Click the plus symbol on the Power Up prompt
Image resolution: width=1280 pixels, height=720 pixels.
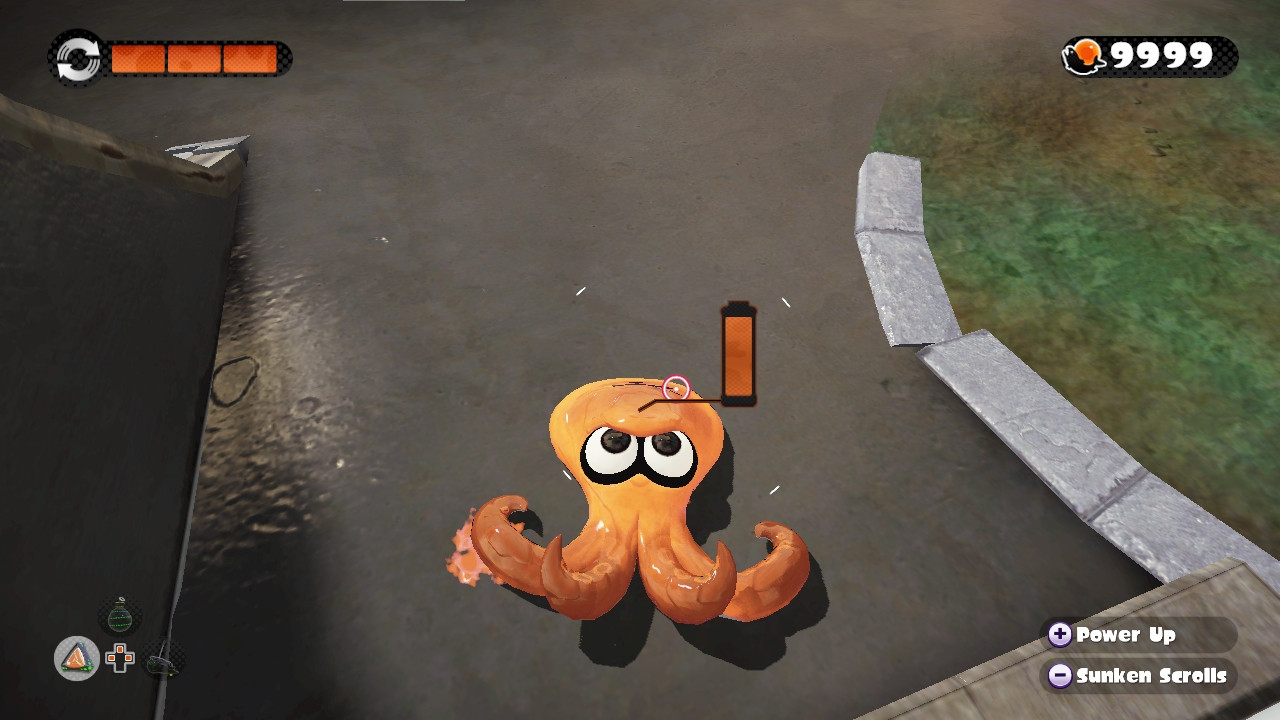1059,636
